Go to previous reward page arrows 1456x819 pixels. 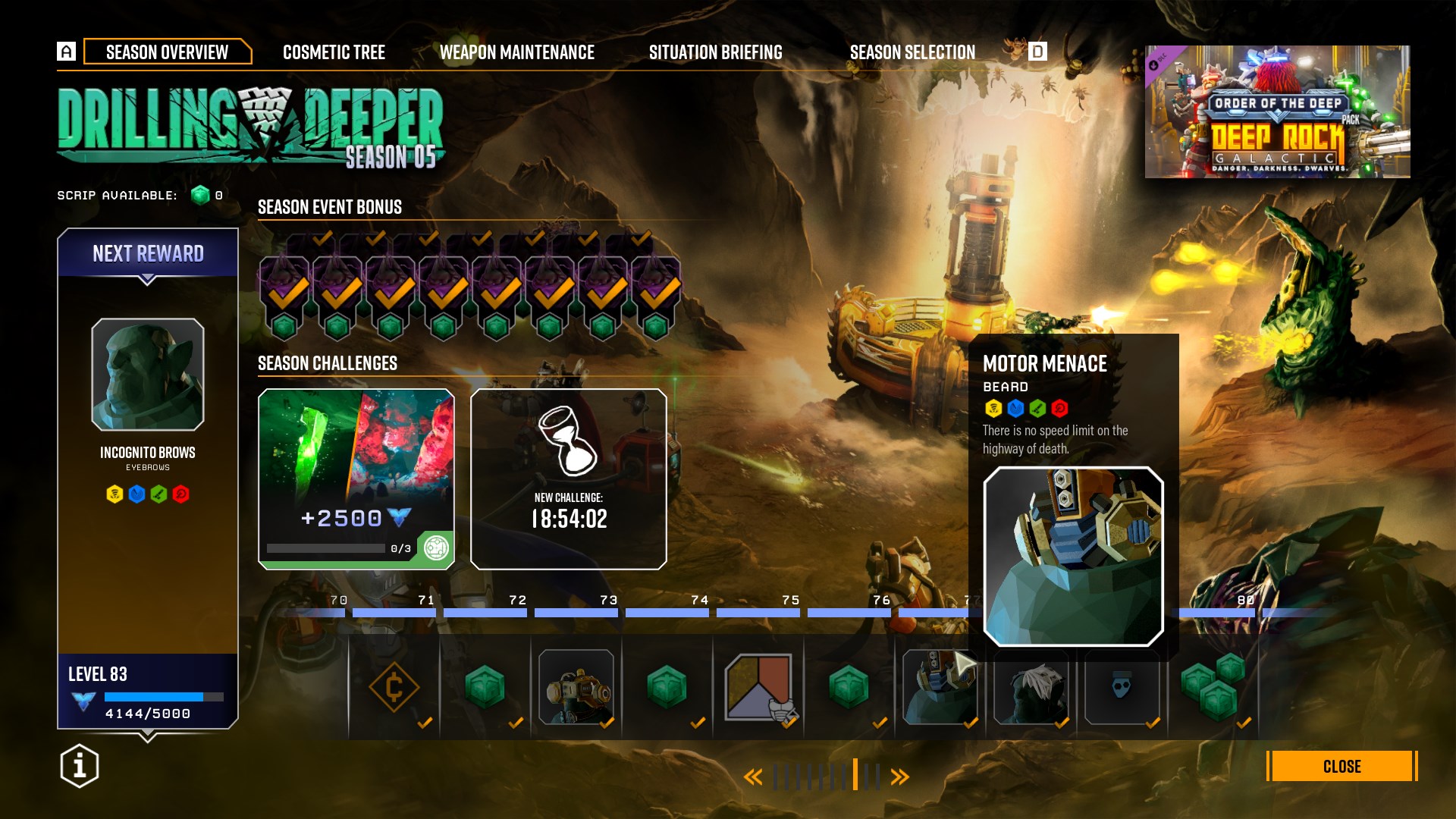[752, 777]
